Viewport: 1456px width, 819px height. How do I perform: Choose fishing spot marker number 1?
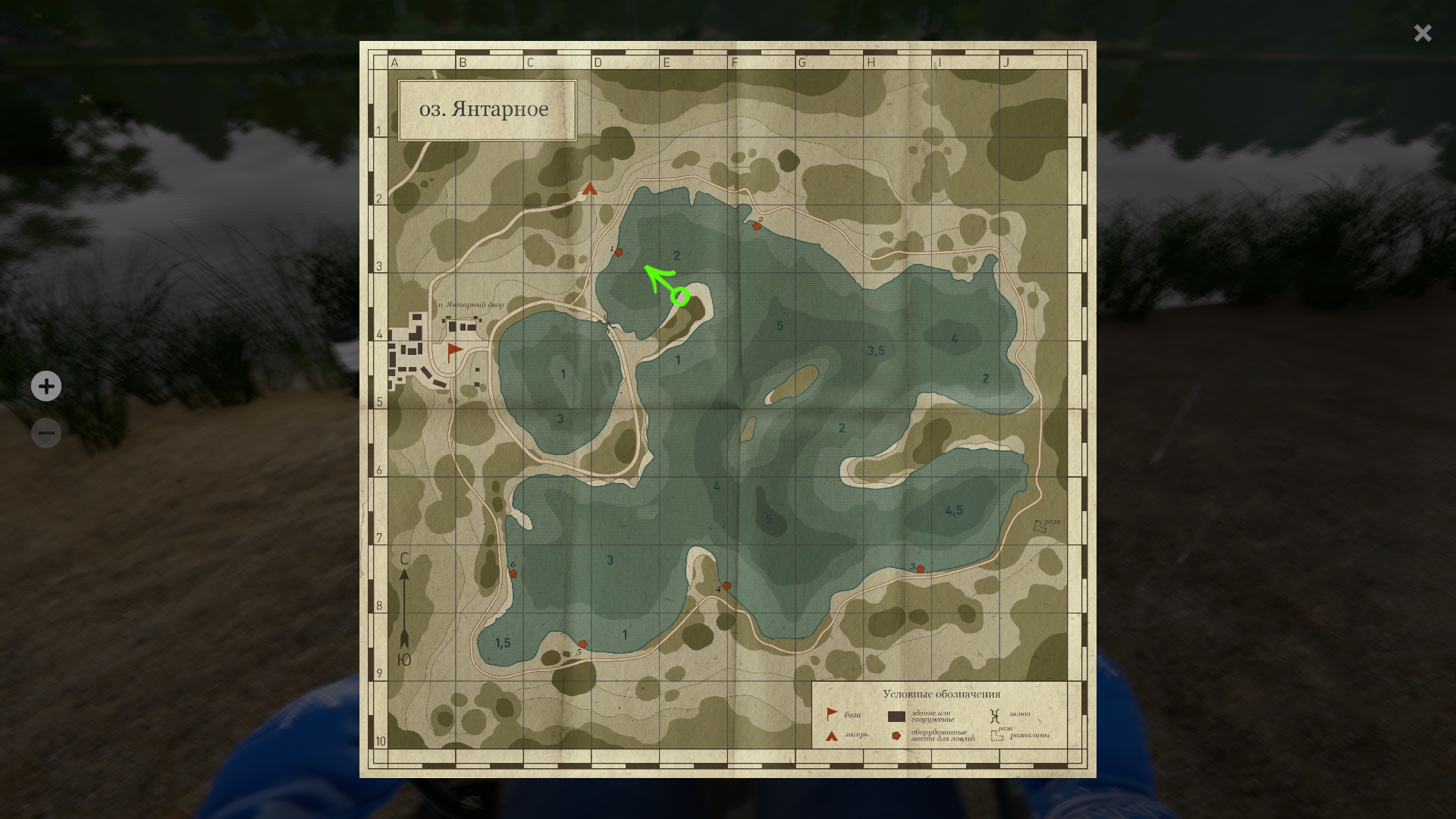pyautogui.click(x=619, y=253)
